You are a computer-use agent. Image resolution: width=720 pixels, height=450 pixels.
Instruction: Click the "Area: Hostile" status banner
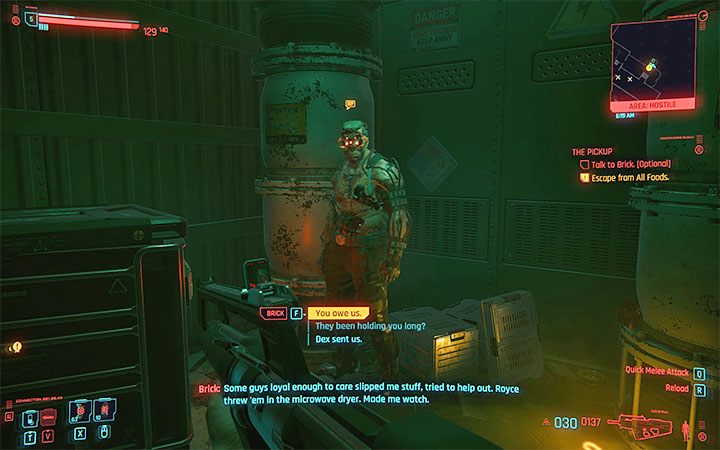pos(652,104)
